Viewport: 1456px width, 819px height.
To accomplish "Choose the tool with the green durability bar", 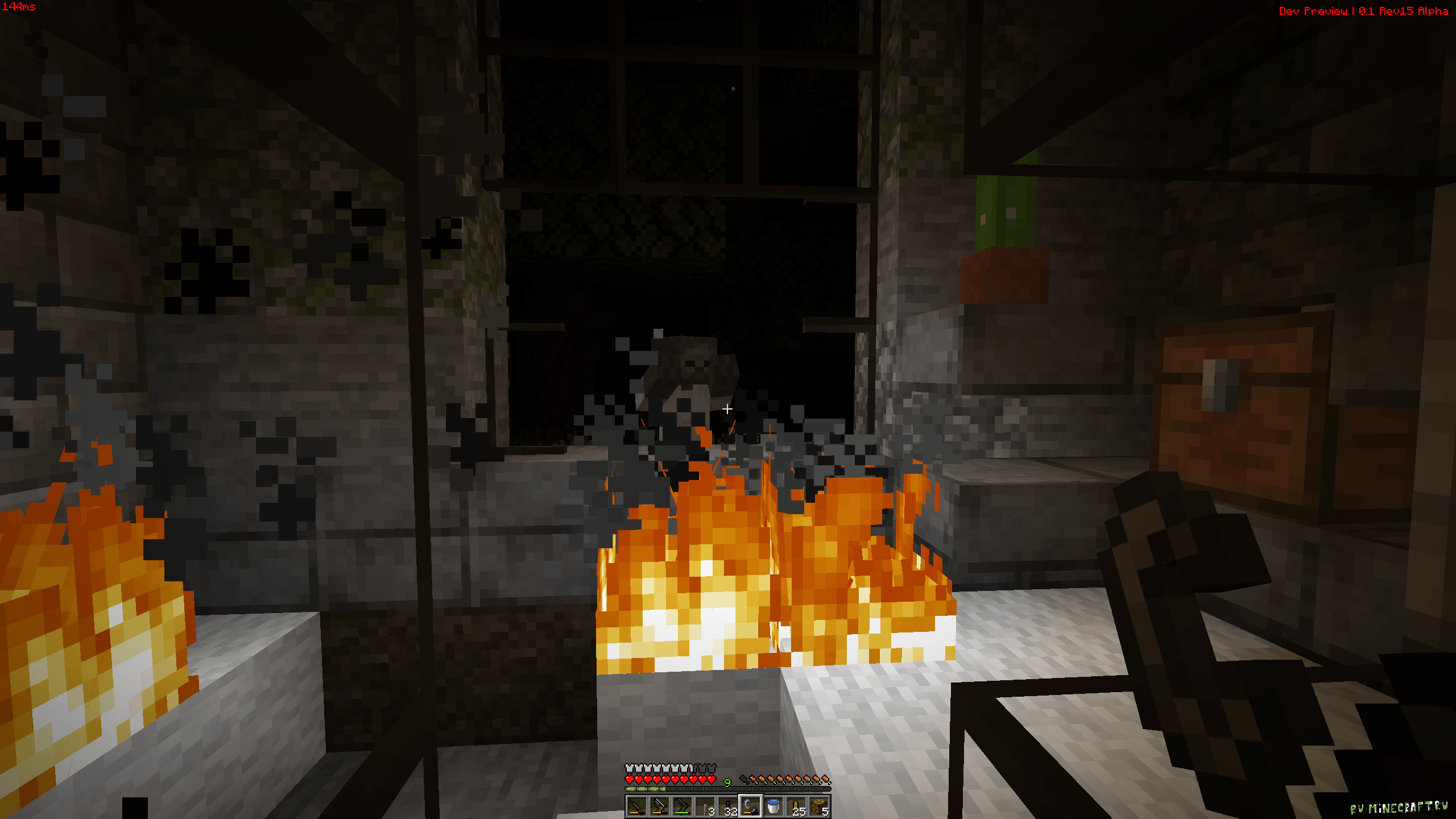I will click(x=682, y=806).
